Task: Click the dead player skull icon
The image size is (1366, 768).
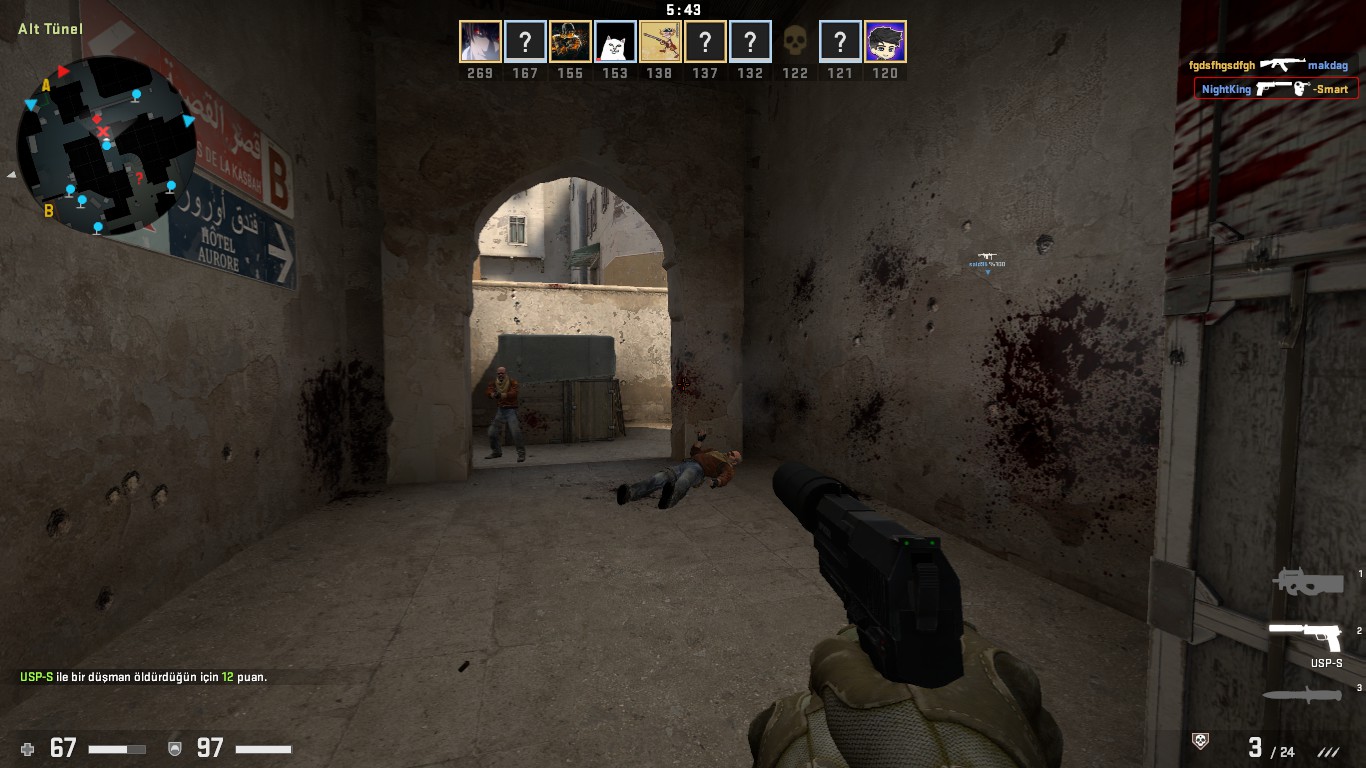Action: point(795,42)
